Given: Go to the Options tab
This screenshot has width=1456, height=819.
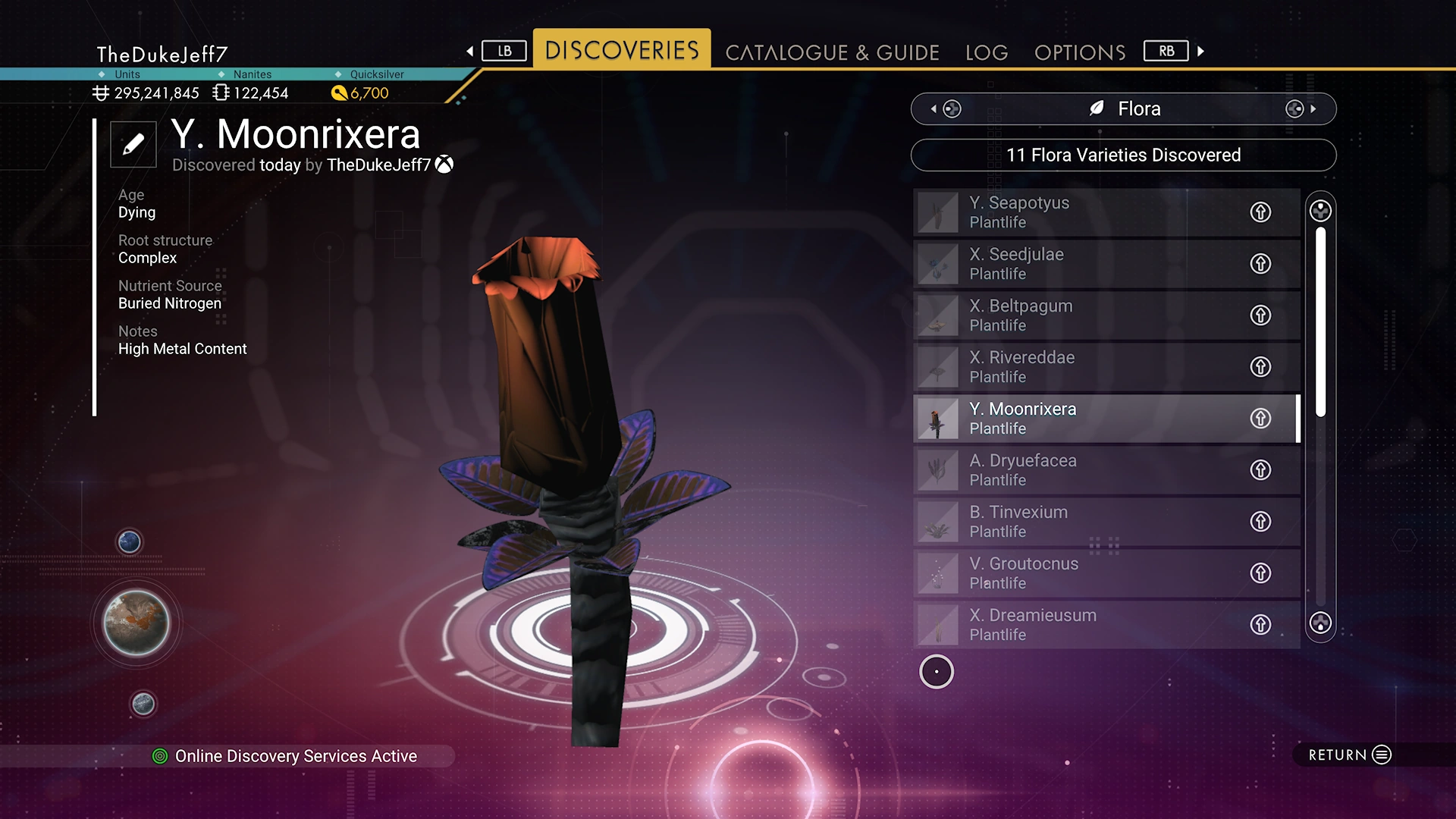Looking at the screenshot, I should pos(1080,52).
